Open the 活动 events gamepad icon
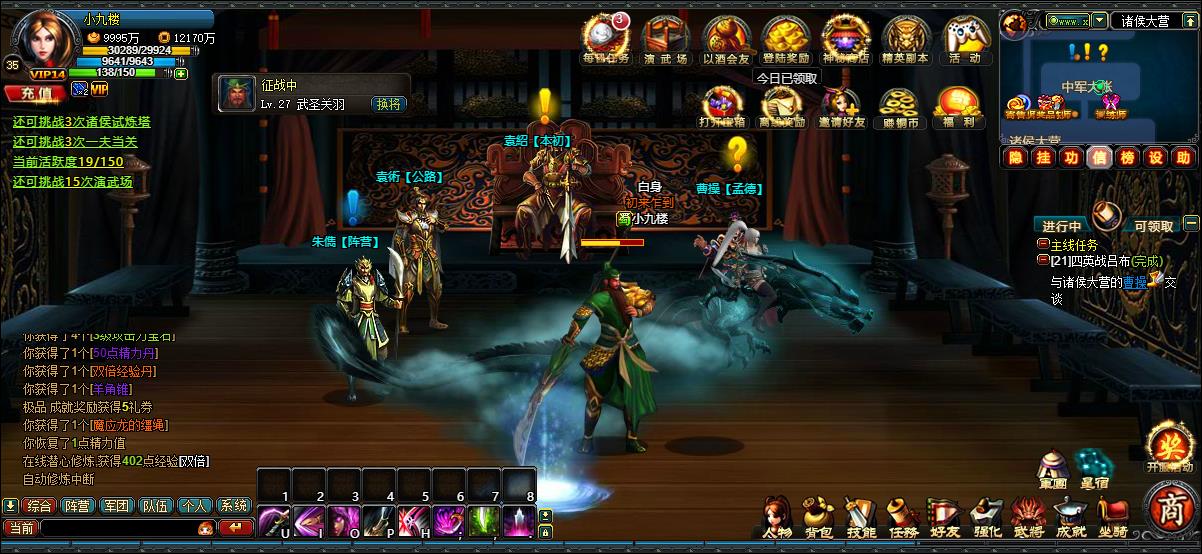The width and height of the screenshot is (1202, 554). pyautogui.click(x=965, y=38)
